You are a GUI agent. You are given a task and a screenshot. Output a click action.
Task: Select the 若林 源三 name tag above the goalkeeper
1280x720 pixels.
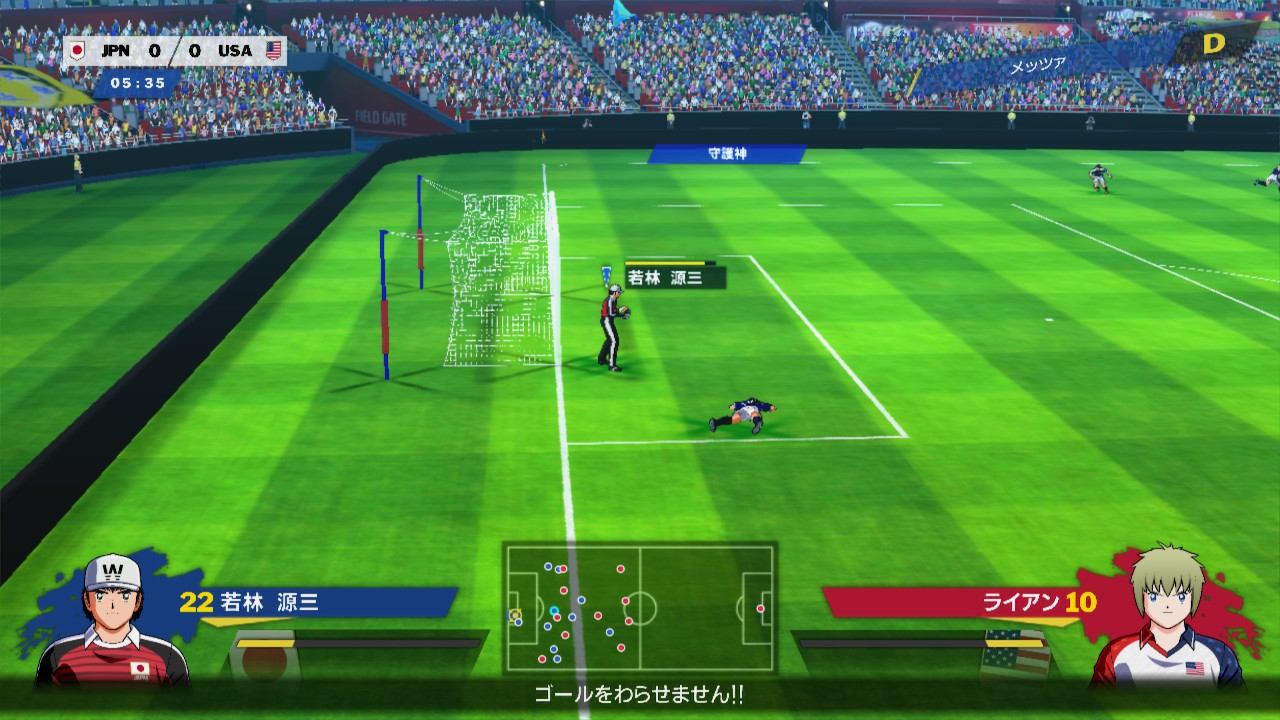(674, 278)
